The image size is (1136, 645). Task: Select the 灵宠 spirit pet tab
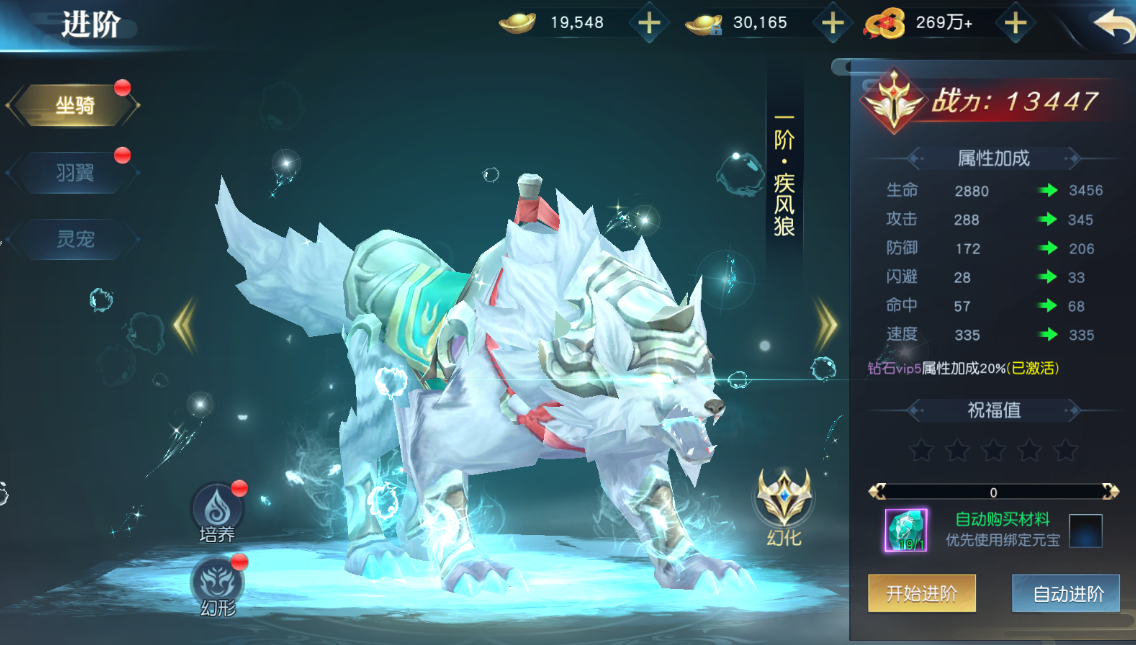pos(74,240)
